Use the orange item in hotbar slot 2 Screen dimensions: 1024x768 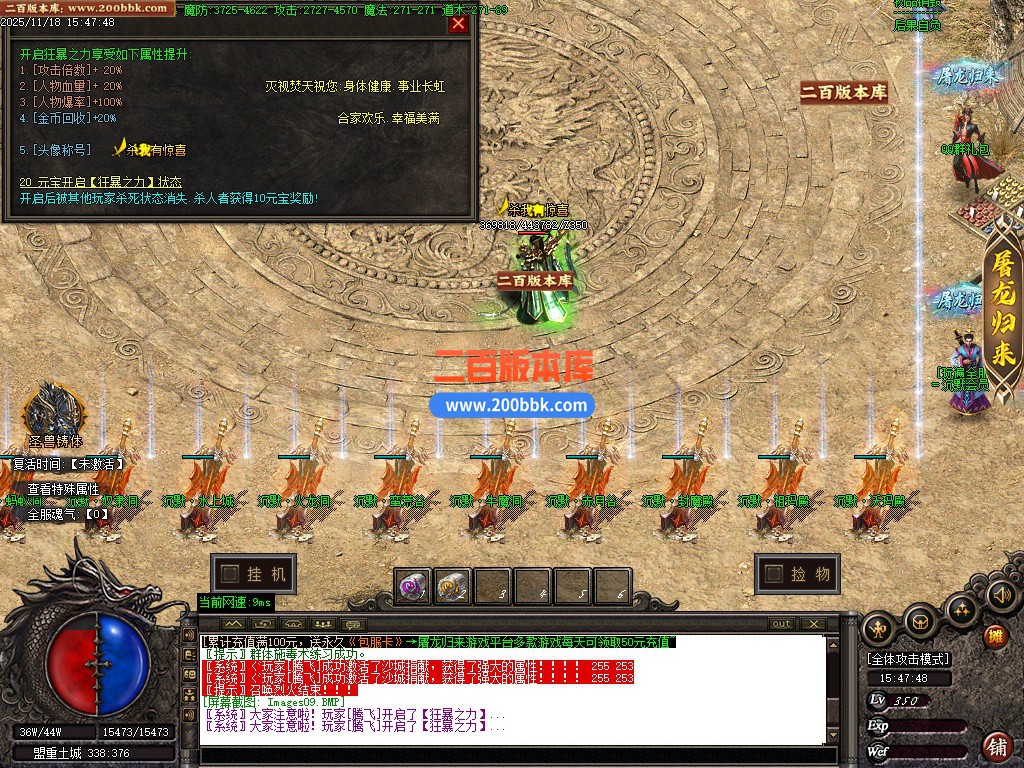point(452,586)
